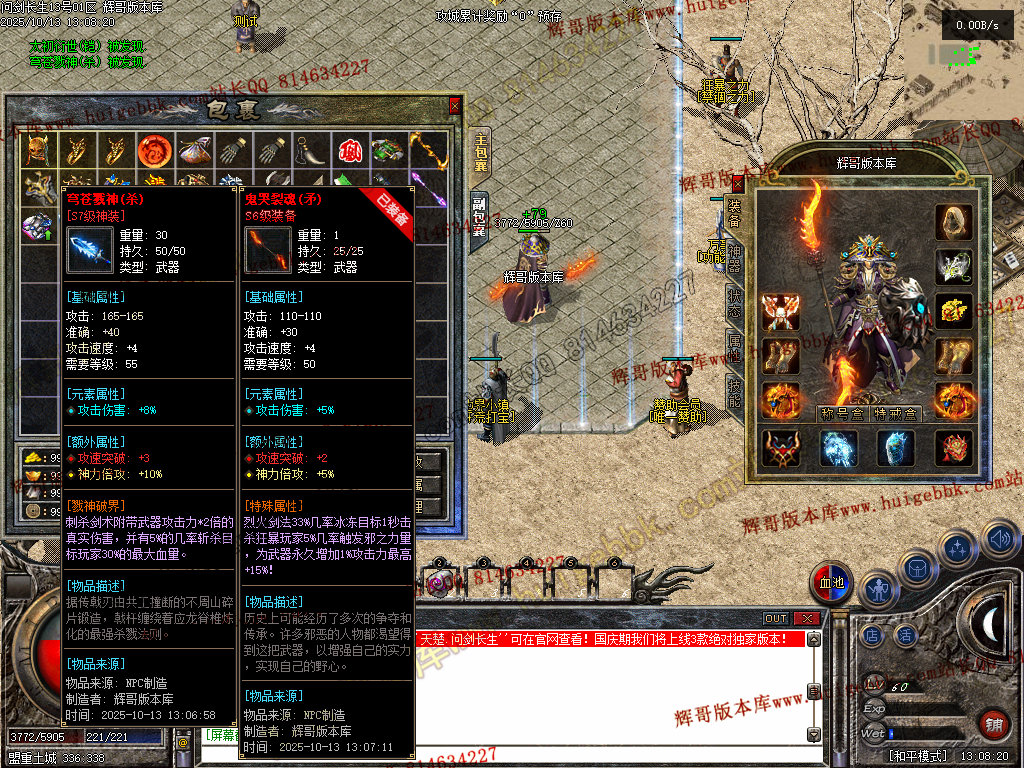Open the 技能 skills tab

pyautogui.click(x=734, y=397)
